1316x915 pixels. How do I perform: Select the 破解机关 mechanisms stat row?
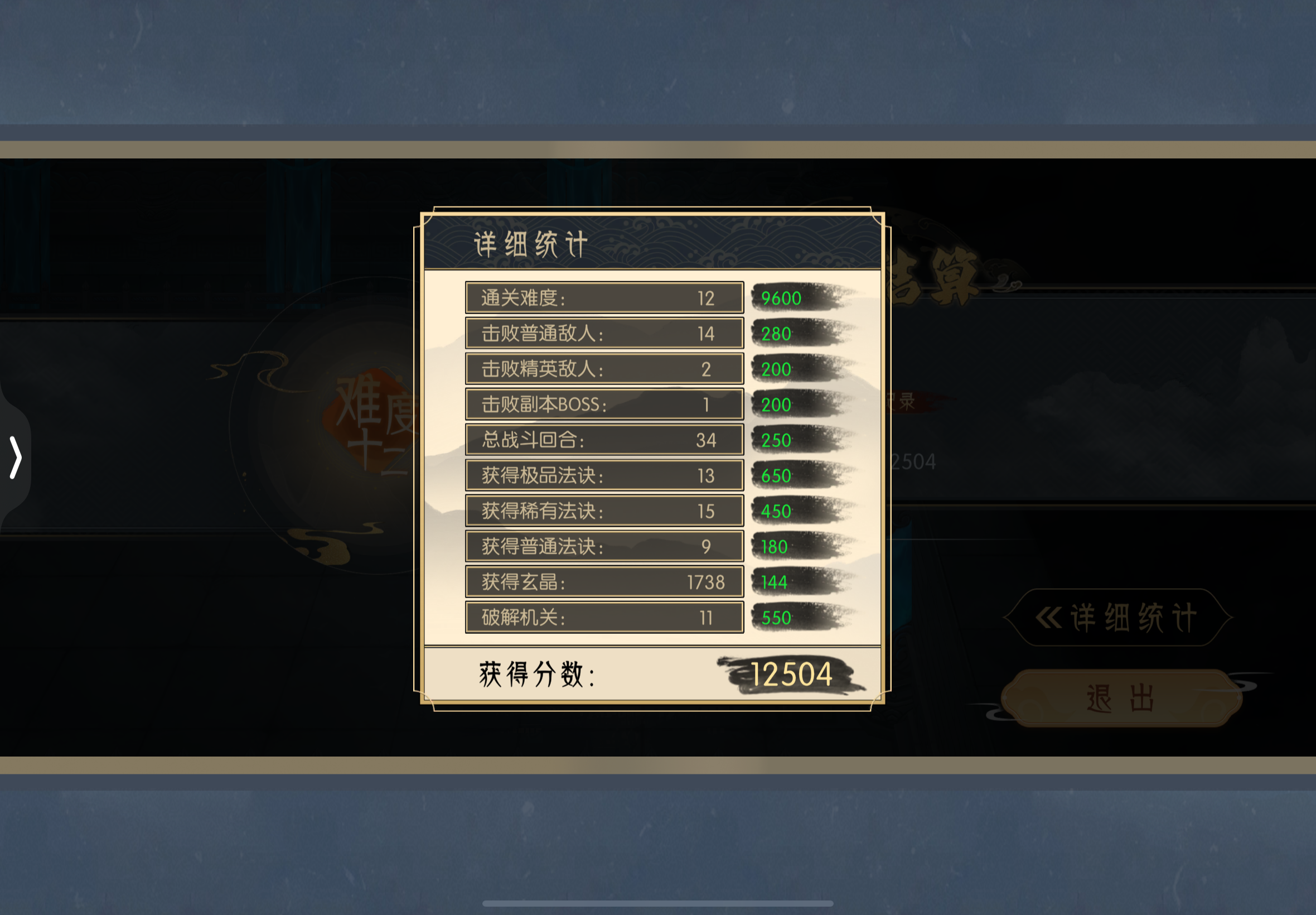[604, 618]
